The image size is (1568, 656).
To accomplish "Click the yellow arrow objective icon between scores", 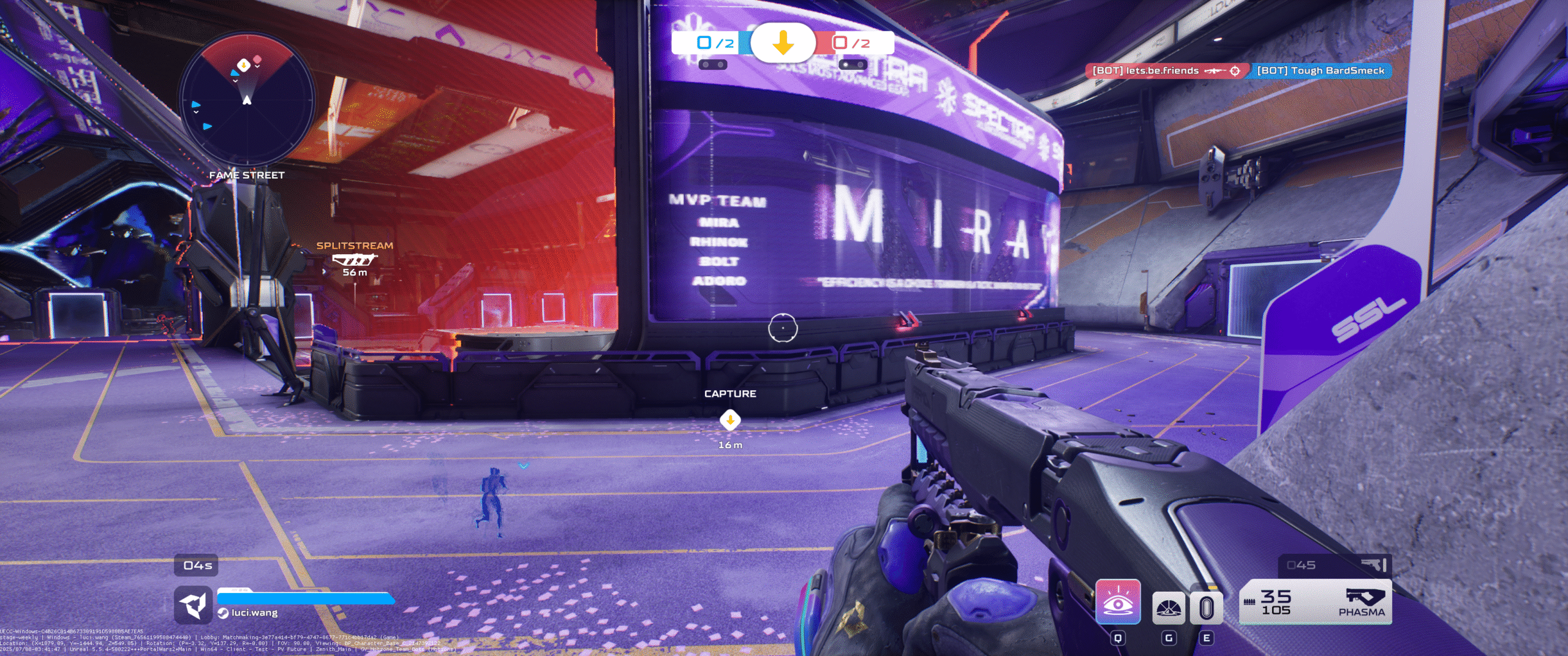I will pos(783,43).
